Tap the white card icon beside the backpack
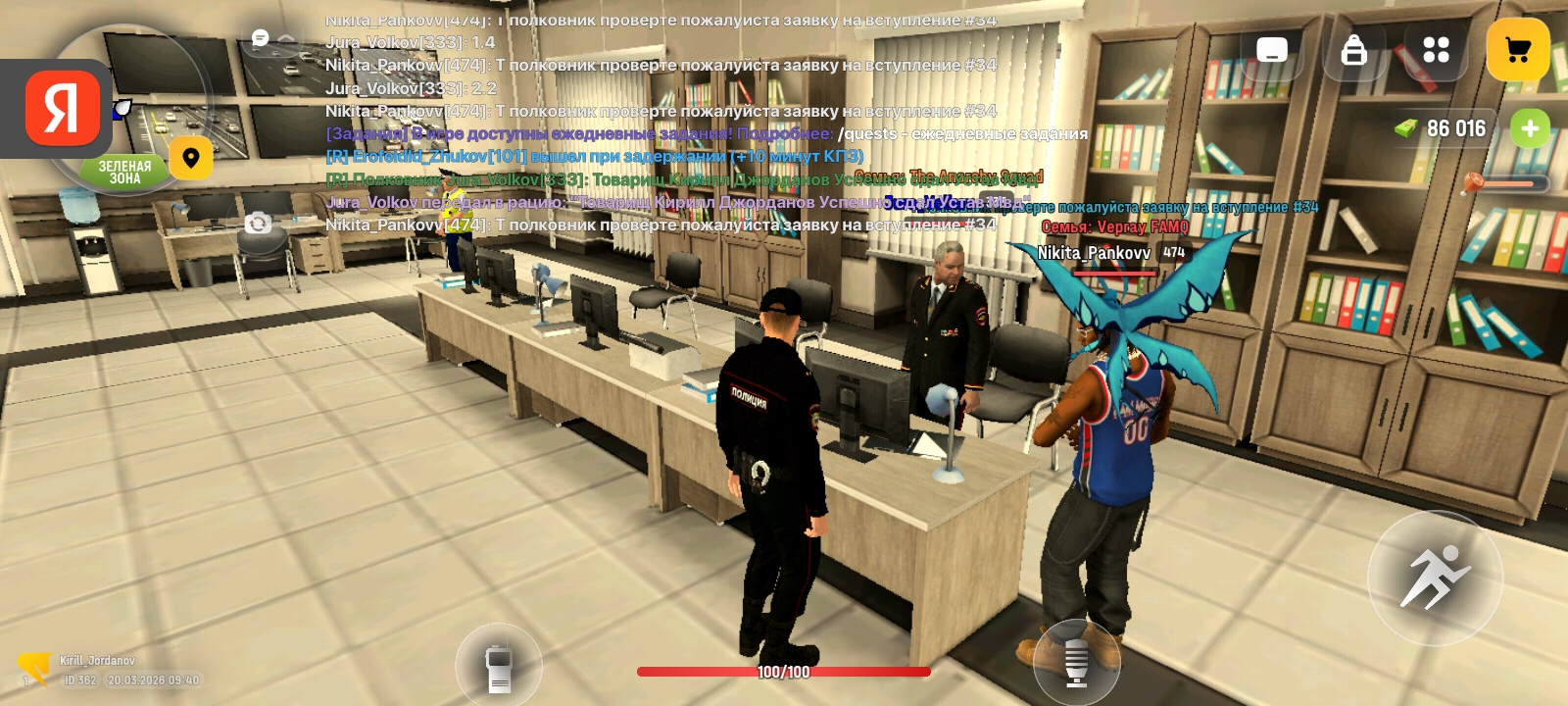The width and height of the screenshot is (1568, 706). (x=1271, y=50)
